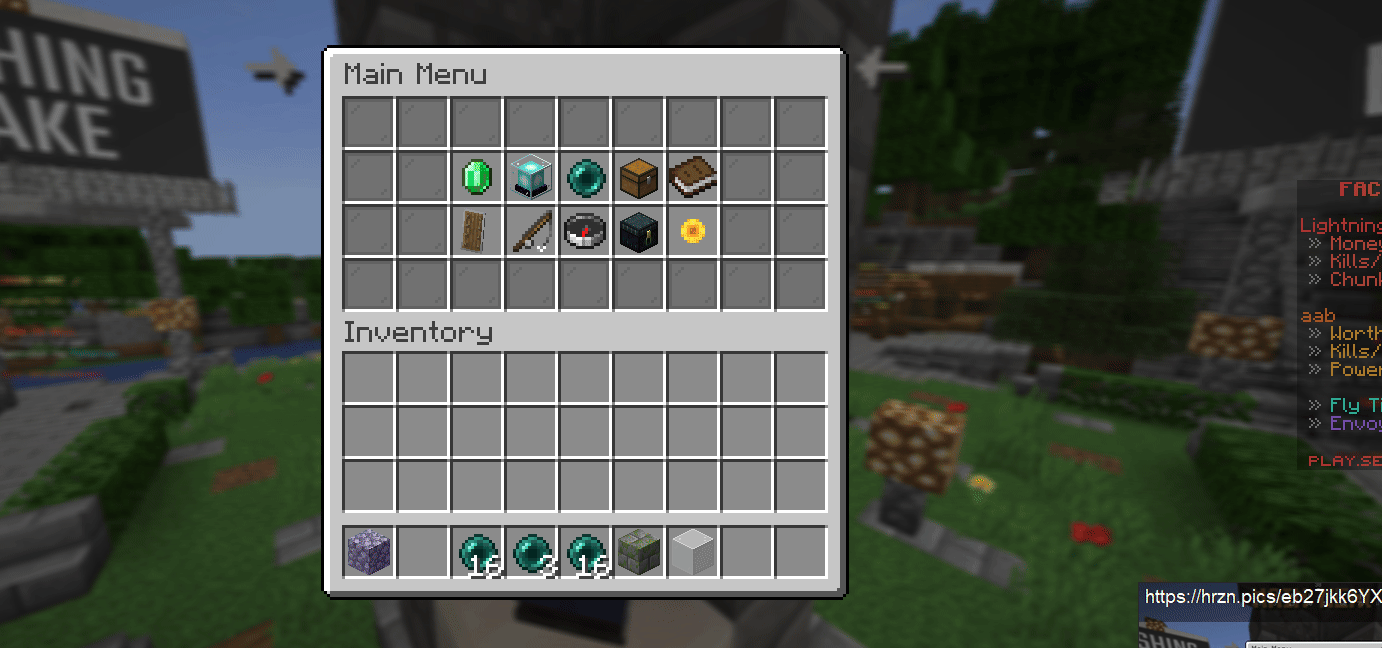The width and height of the screenshot is (1382, 648).
Task: Open the wooden chest menu item
Action: pyautogui.click(x=639, y=177)
